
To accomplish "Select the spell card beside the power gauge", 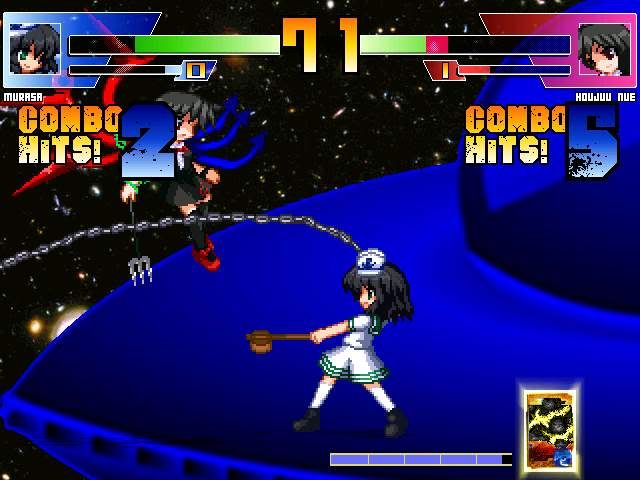I will coord(546,428).
